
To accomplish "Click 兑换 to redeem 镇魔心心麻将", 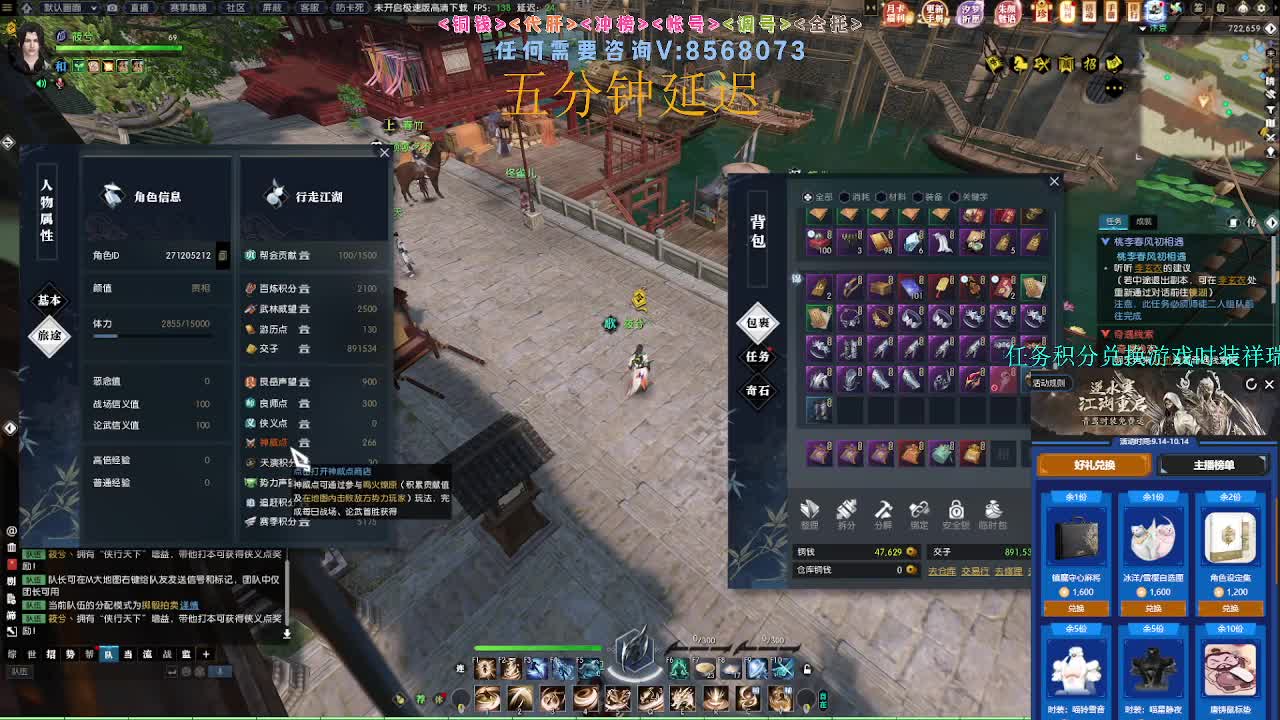I will tap(1077, 608).
